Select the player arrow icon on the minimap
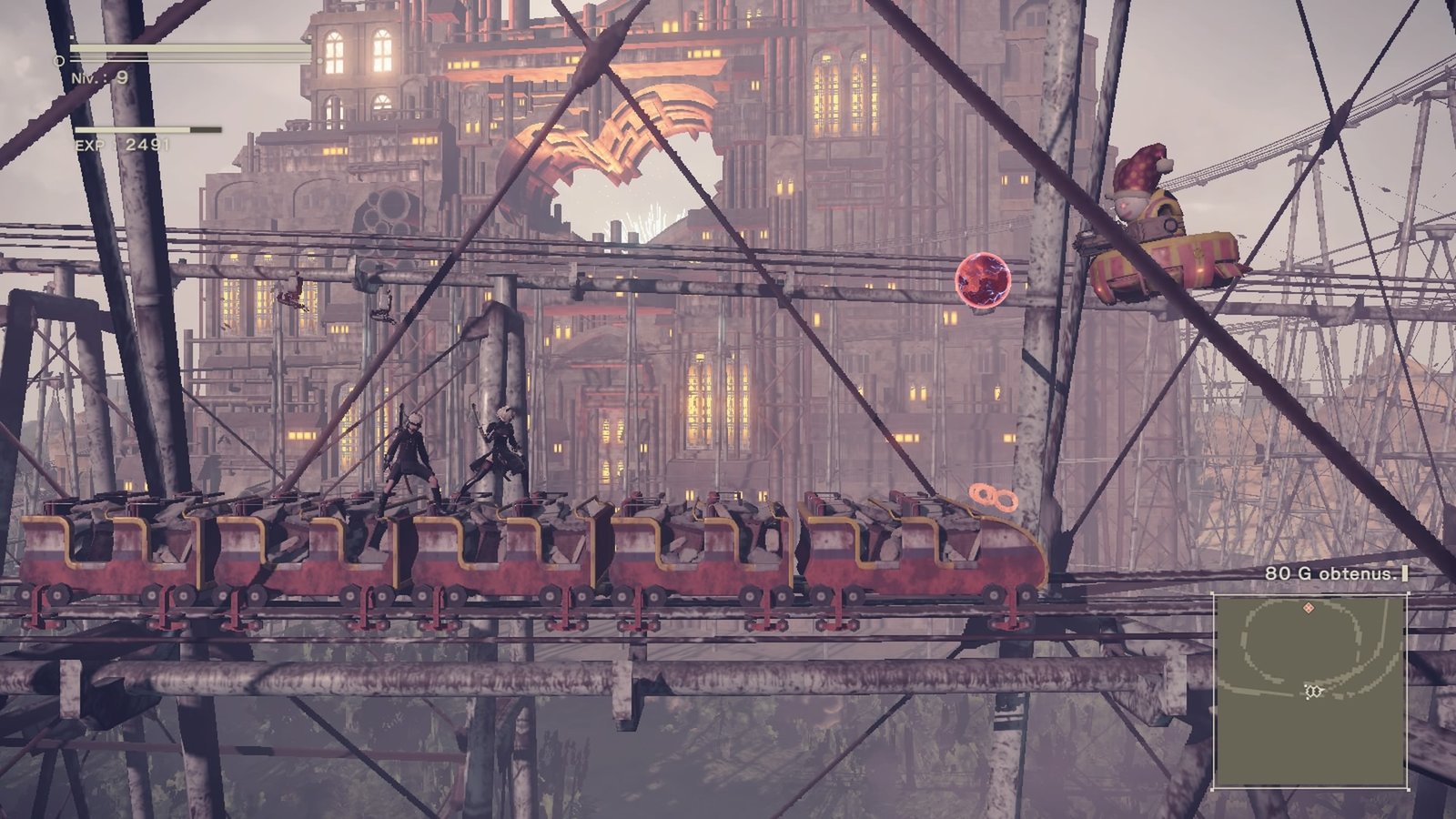The height and width of the screenshot is (819, 1456). [x=1314, y=691]
